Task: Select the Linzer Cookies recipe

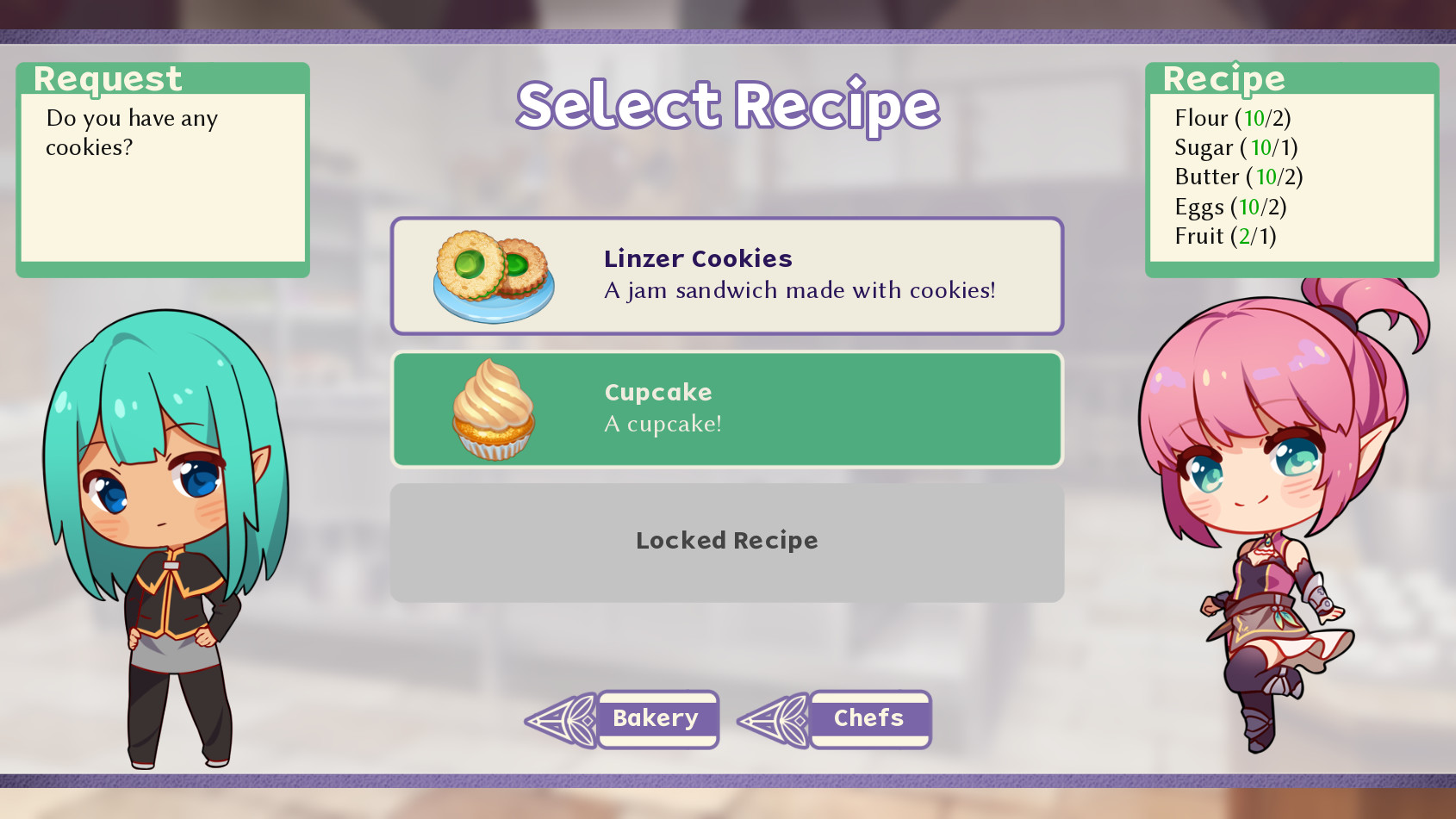Action: [728, 274]
